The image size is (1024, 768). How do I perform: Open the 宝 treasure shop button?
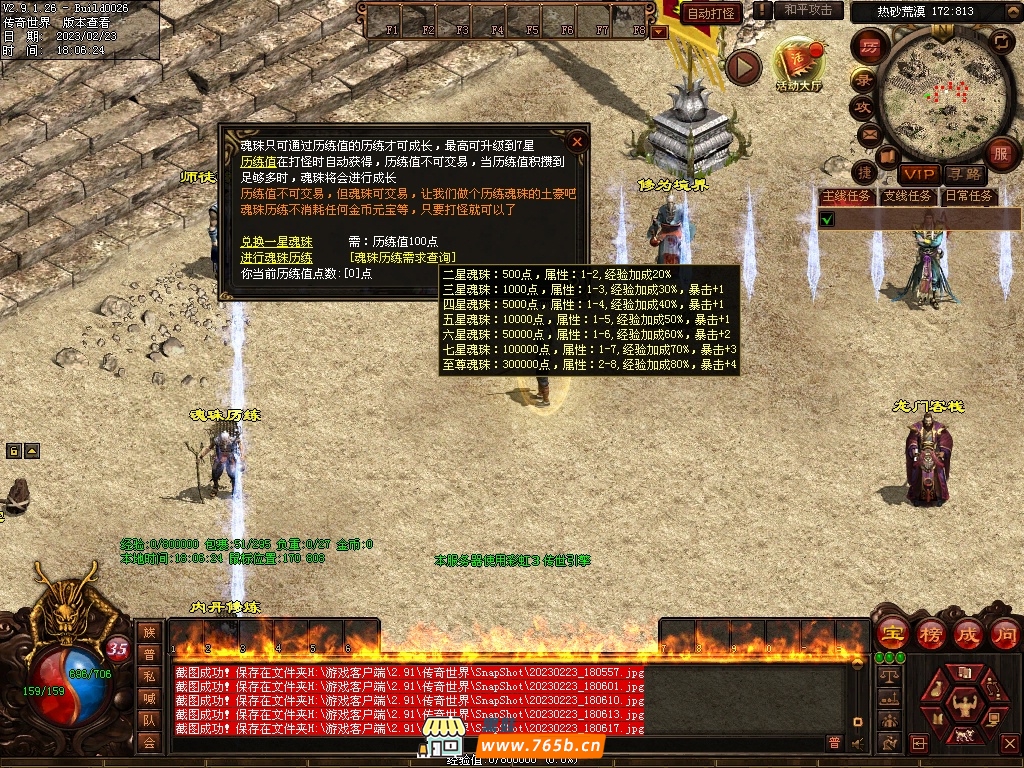pos(892,634)
